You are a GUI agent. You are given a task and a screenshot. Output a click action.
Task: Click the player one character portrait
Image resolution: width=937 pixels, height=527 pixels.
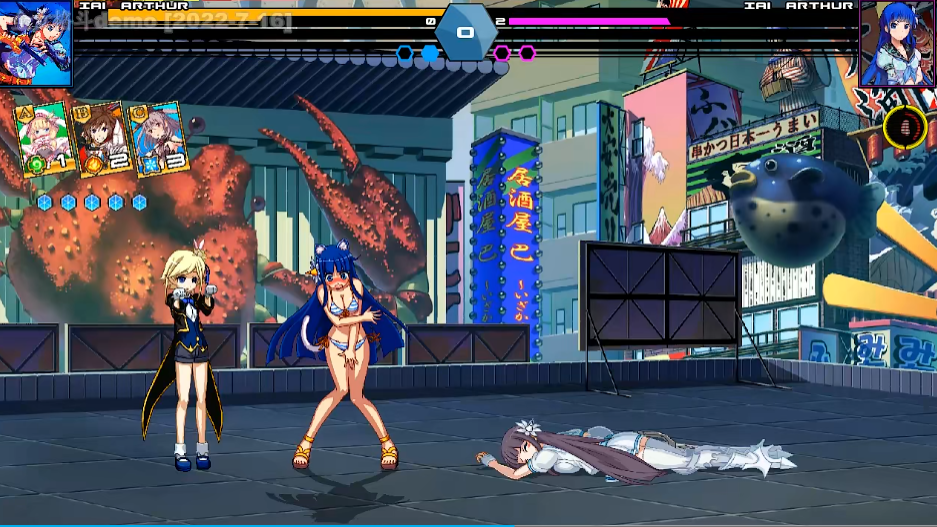pyautogui.click(x=36, y=43)
